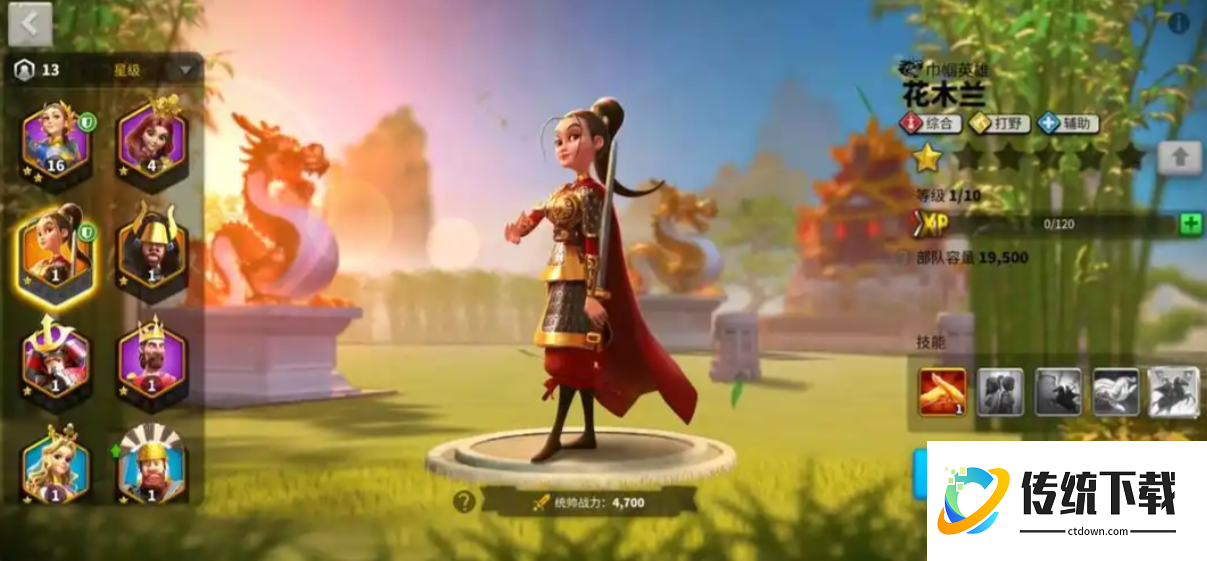The image size is (1207, 561).
Task: Inspect the locked white horse skill
Action: click(1115, 392)
